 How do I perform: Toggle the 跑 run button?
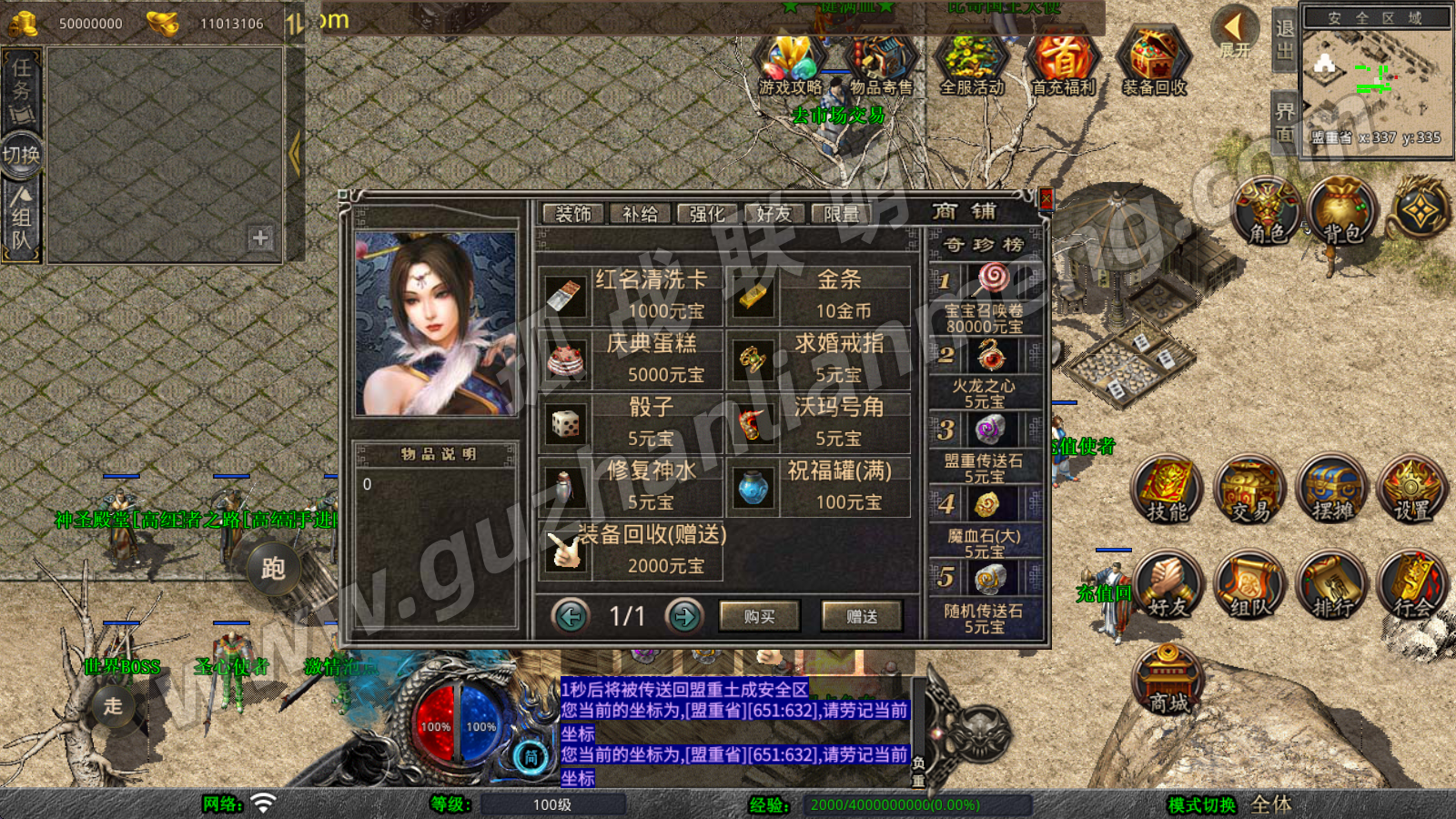(x=273, y=569)
